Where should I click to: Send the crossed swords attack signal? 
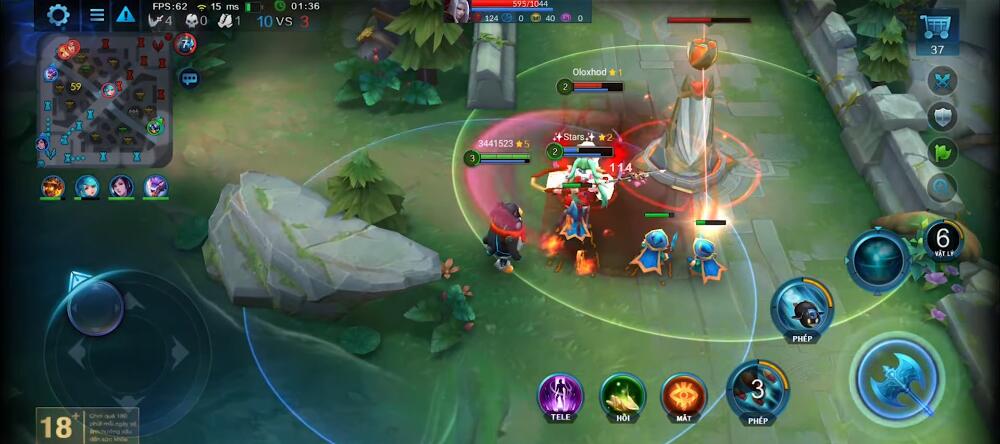(942, 80)
